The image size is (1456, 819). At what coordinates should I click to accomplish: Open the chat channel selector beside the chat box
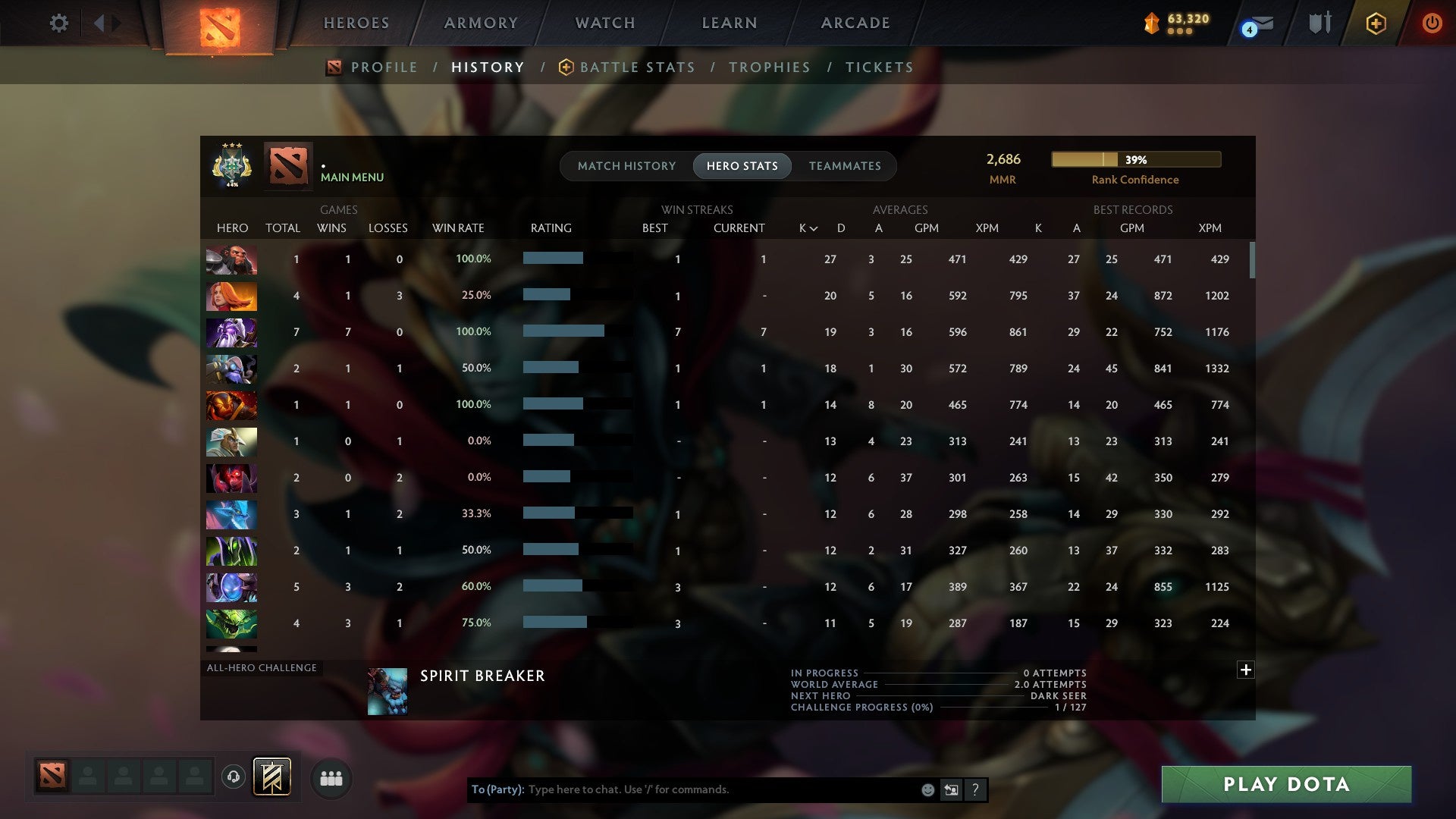[950, 789]
